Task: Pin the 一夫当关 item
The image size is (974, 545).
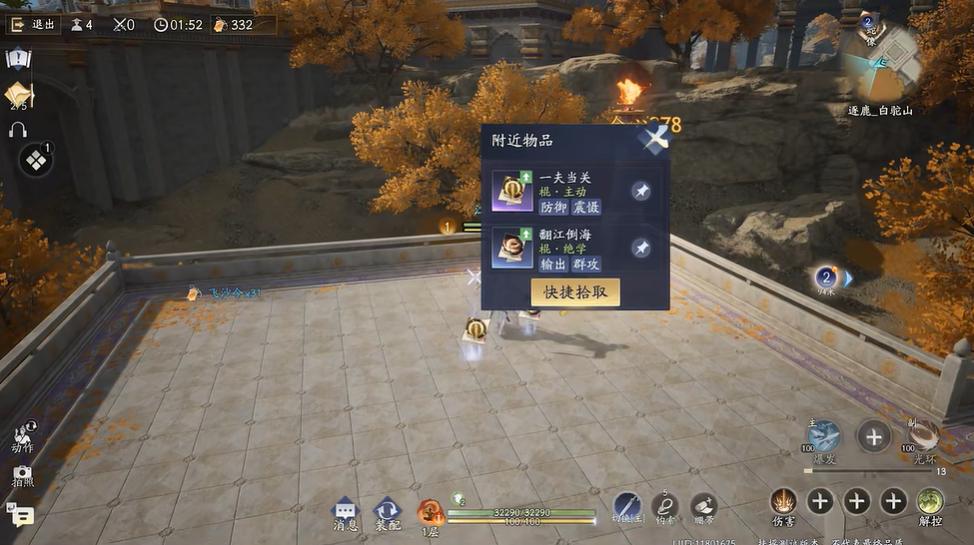Action: coord(641,191)
